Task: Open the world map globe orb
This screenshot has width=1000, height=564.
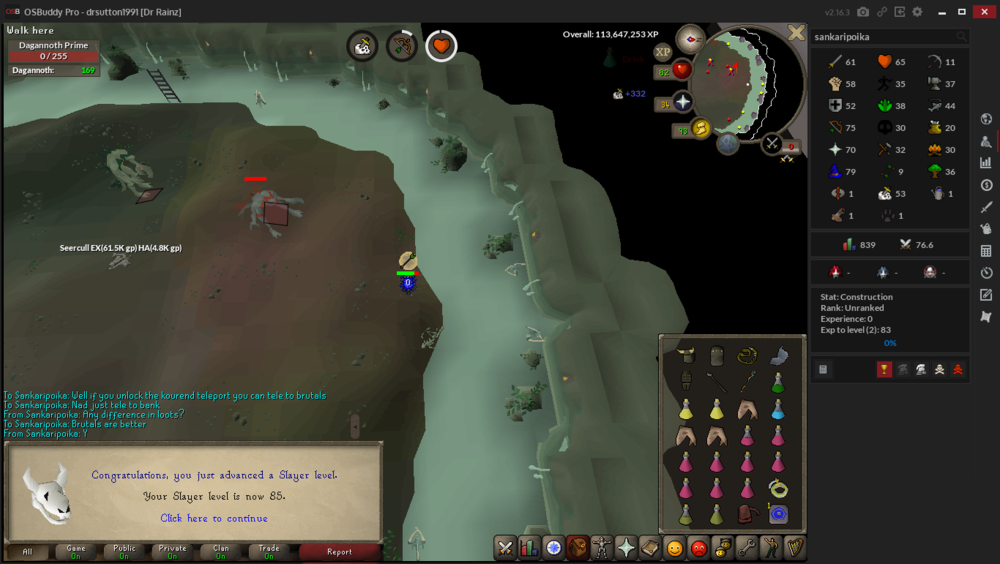Action: [x=727, y=143]
